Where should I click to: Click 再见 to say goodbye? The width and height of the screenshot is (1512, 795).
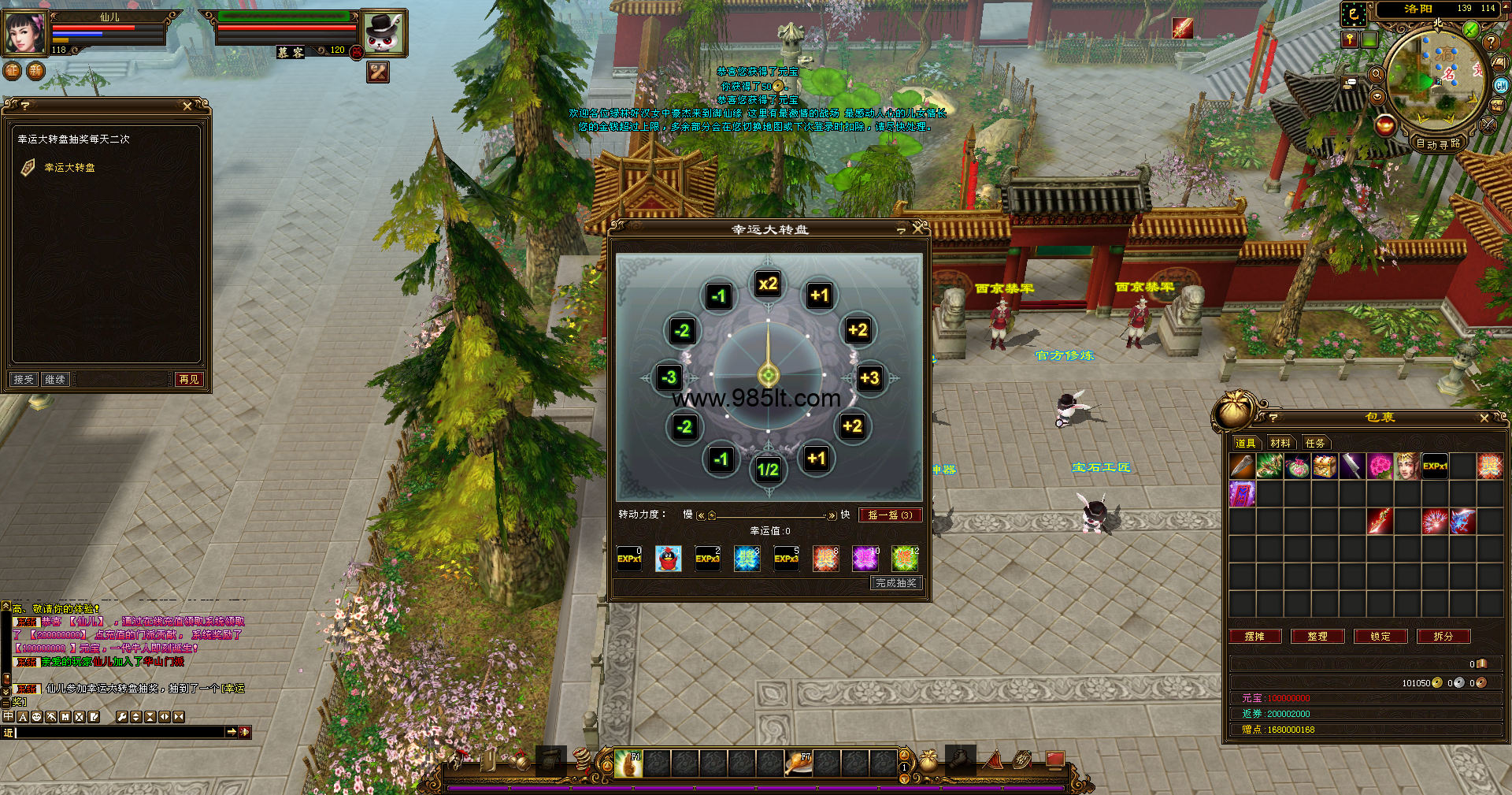point(189,379)
